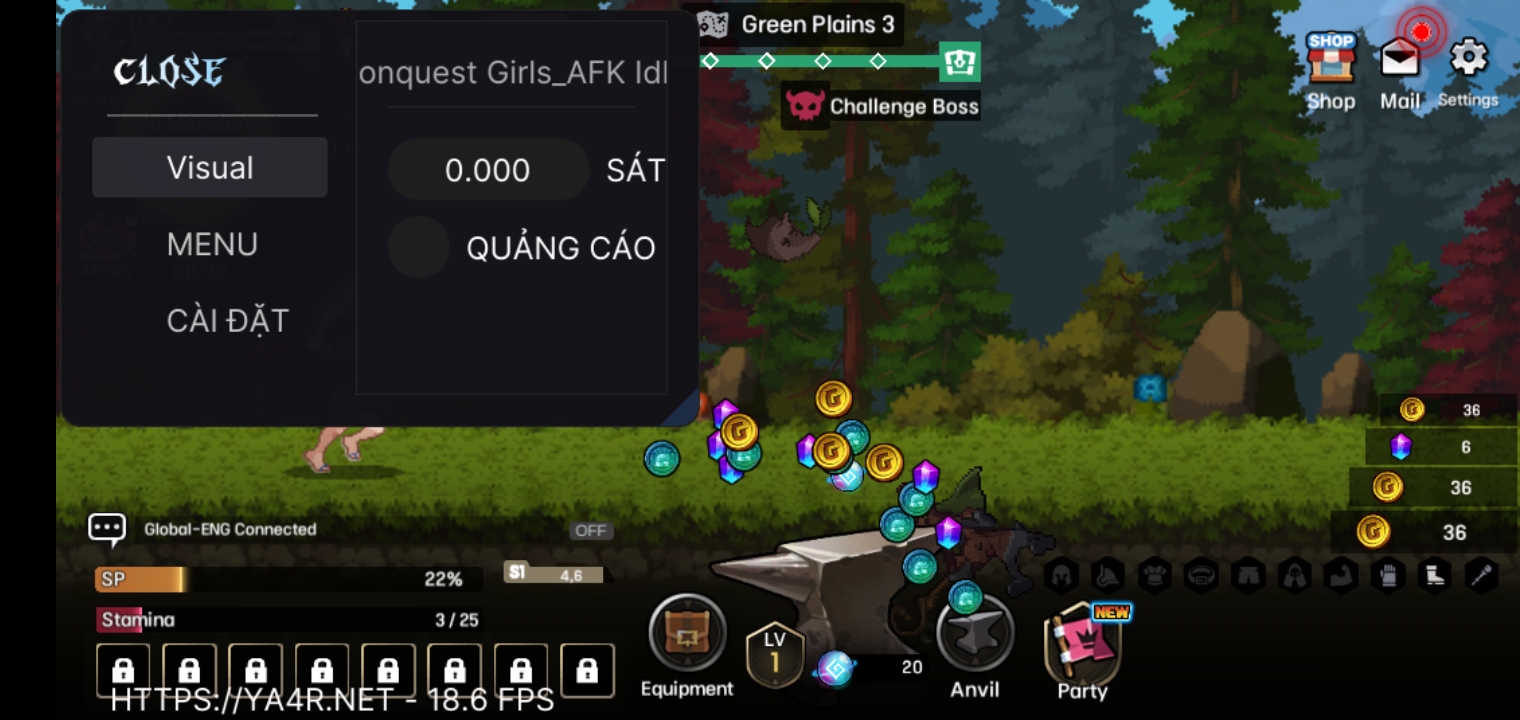
Task: Close the mod overlay menu
Action: point(169,72)
